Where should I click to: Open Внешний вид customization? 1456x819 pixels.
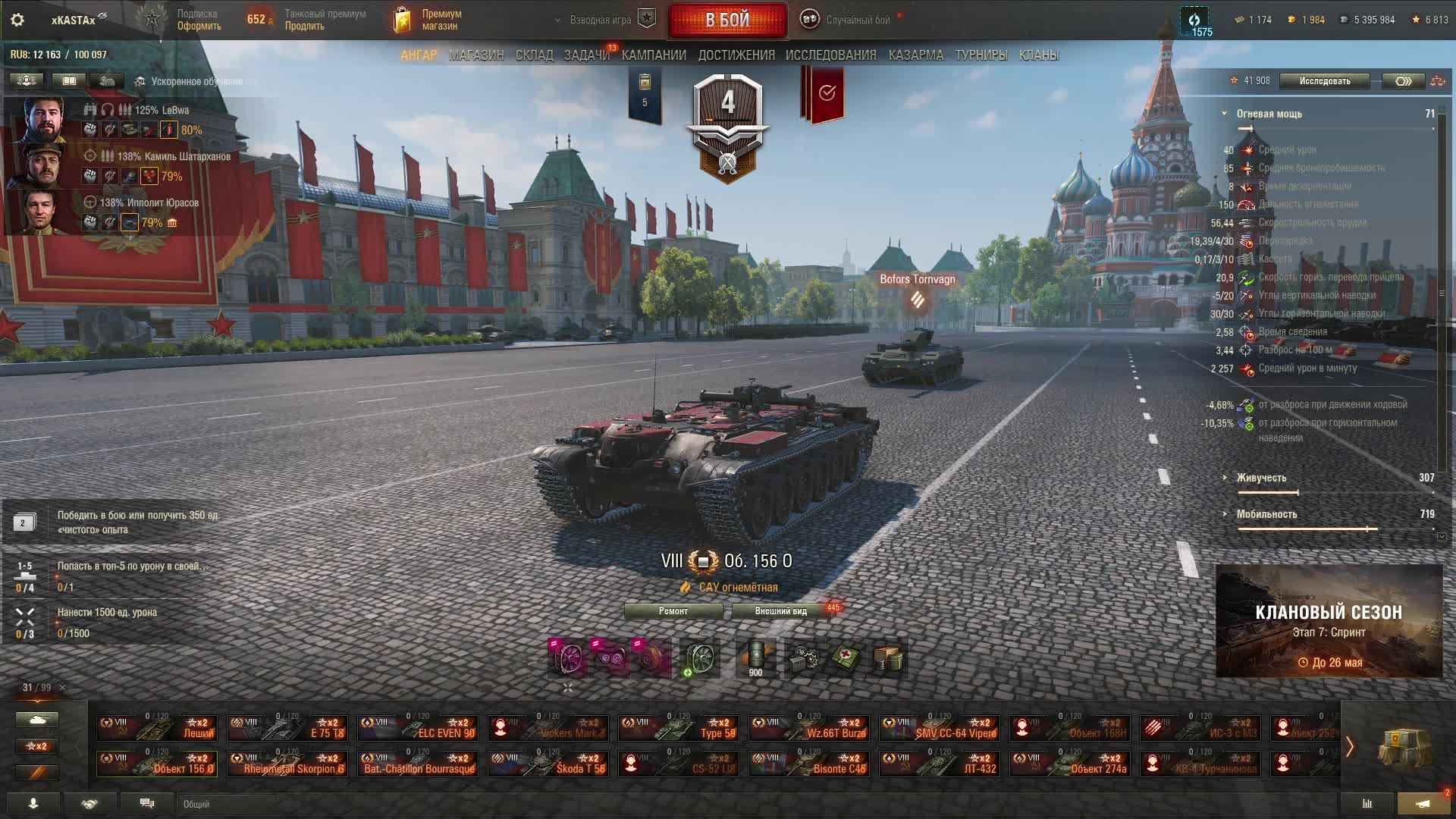pyautogui.click(x=780, y=611)
